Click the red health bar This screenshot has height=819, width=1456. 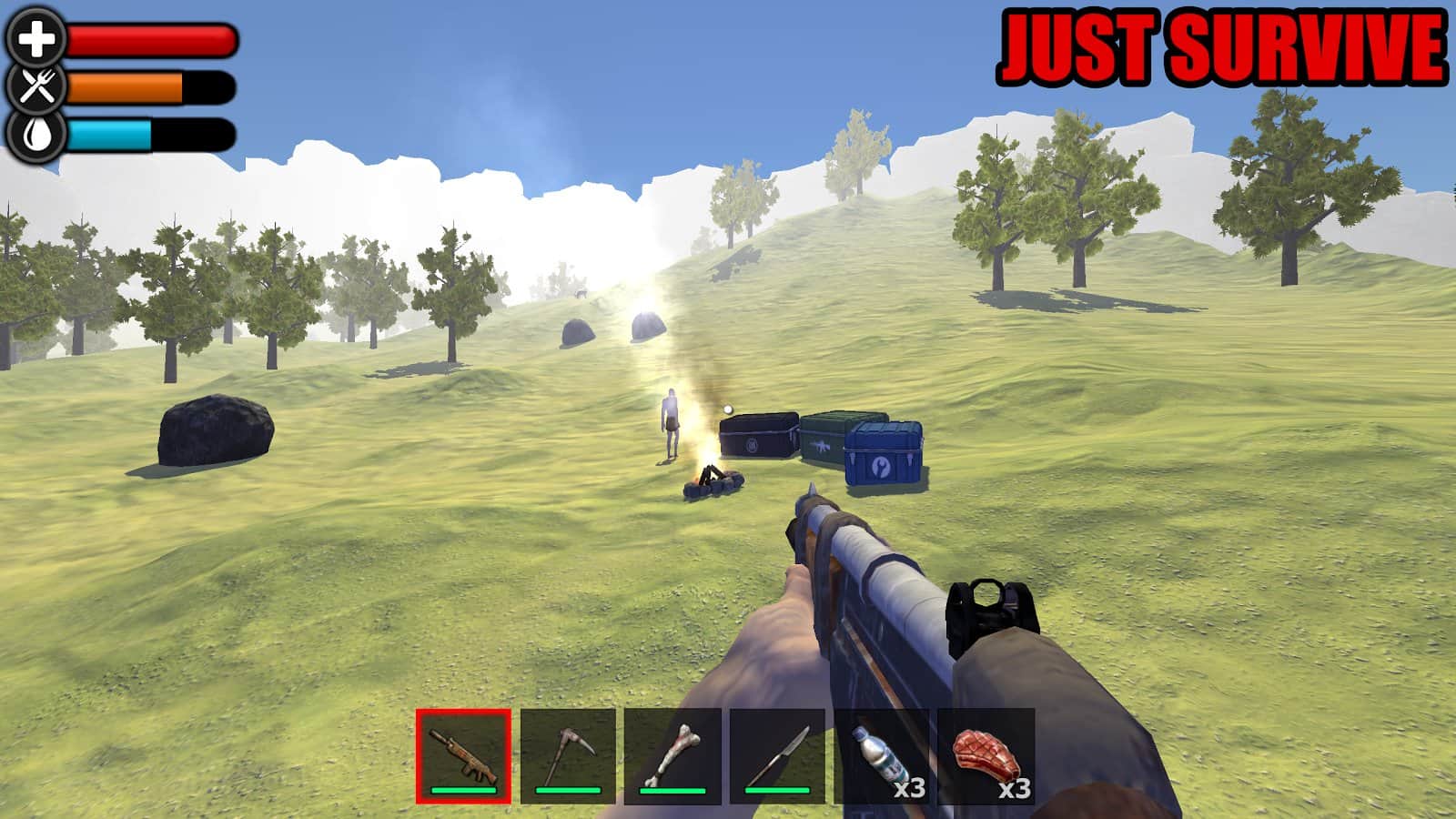coord(150,40)
